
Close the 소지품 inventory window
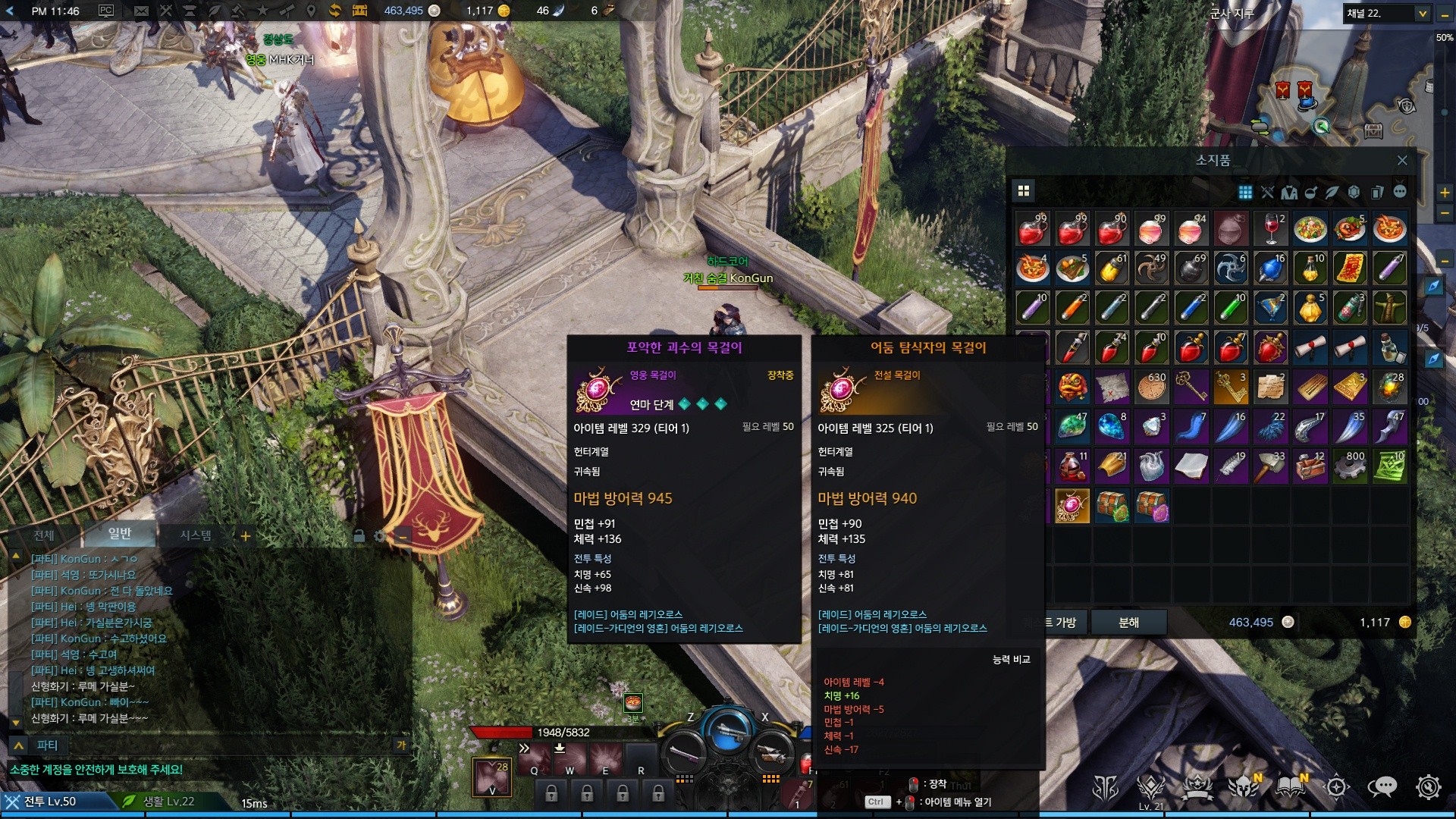coord(1402,160)
